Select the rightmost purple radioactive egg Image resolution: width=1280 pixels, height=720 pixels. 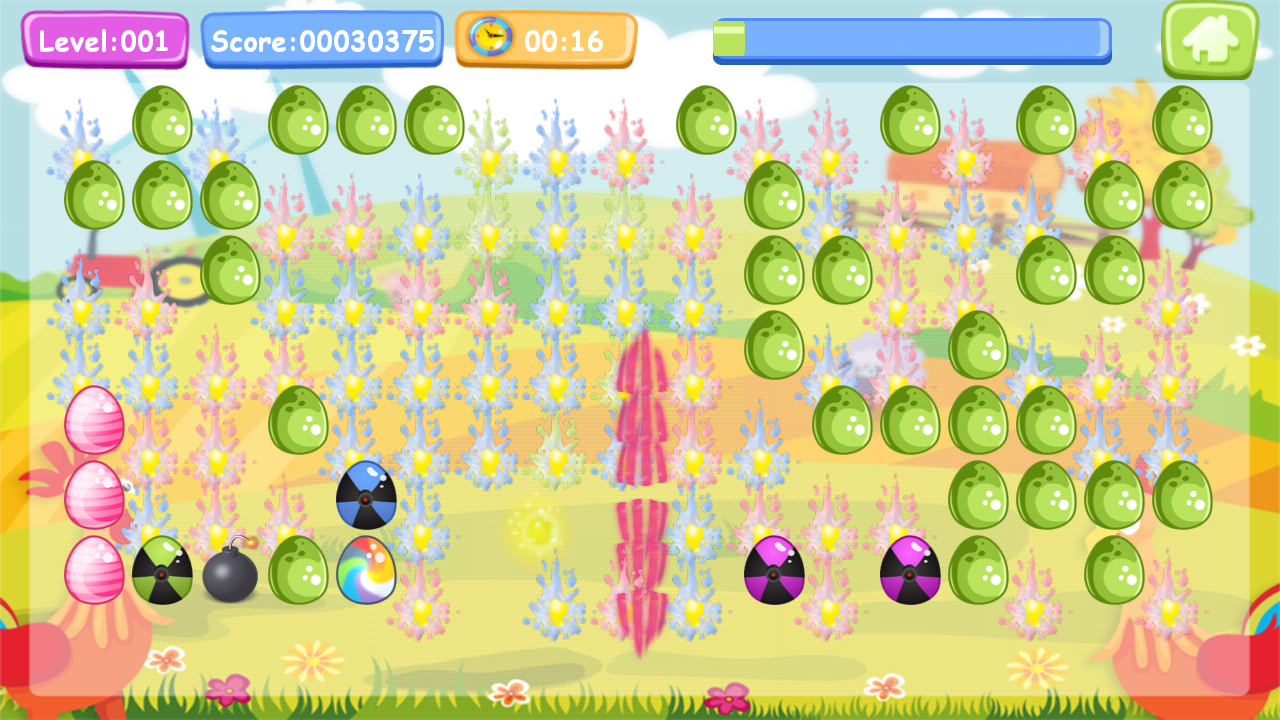pyautogui.click(x=911, y=573)
